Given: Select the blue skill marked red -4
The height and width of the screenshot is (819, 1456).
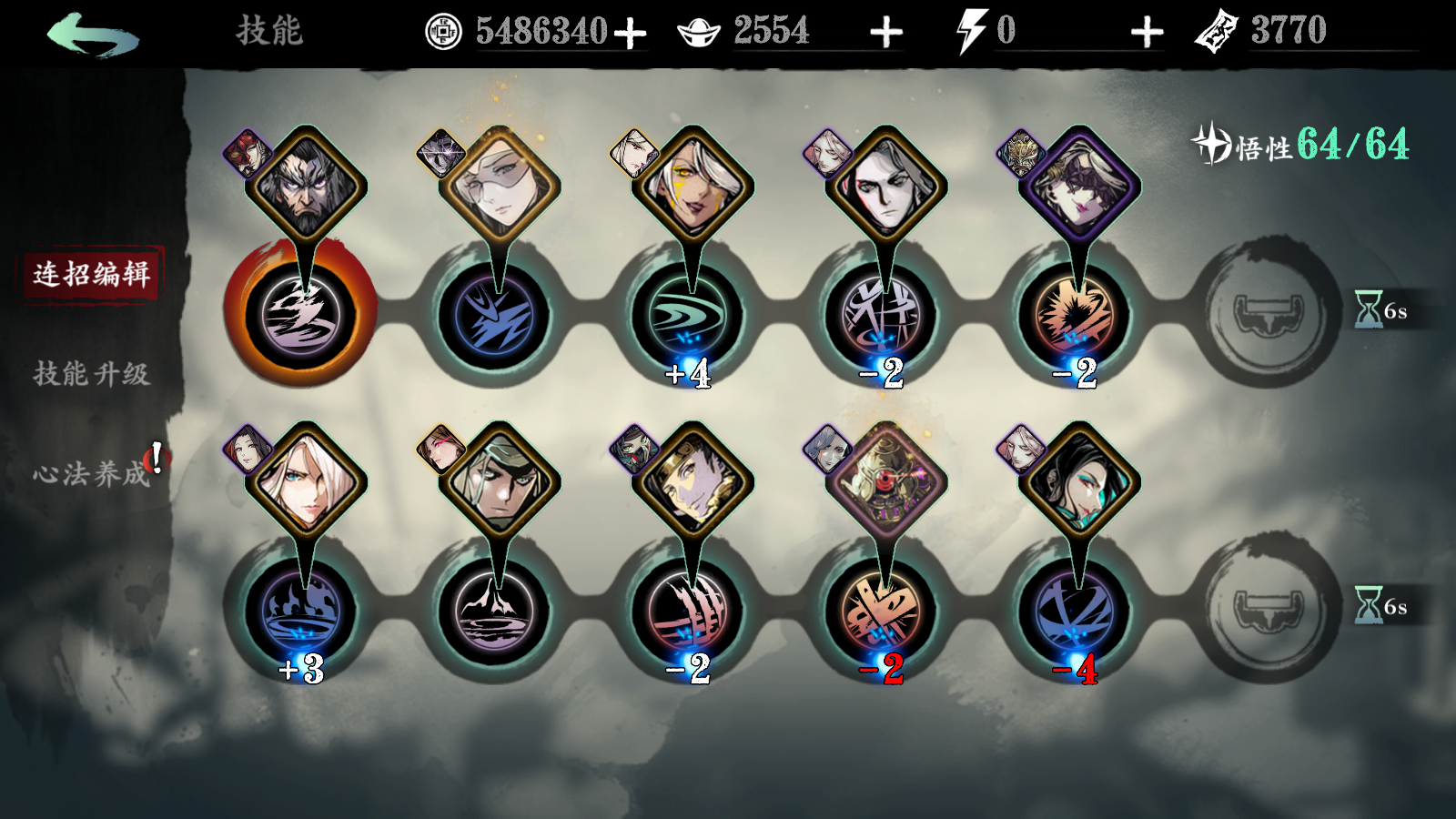Looking at the screenshot, I should point(1077,612).
